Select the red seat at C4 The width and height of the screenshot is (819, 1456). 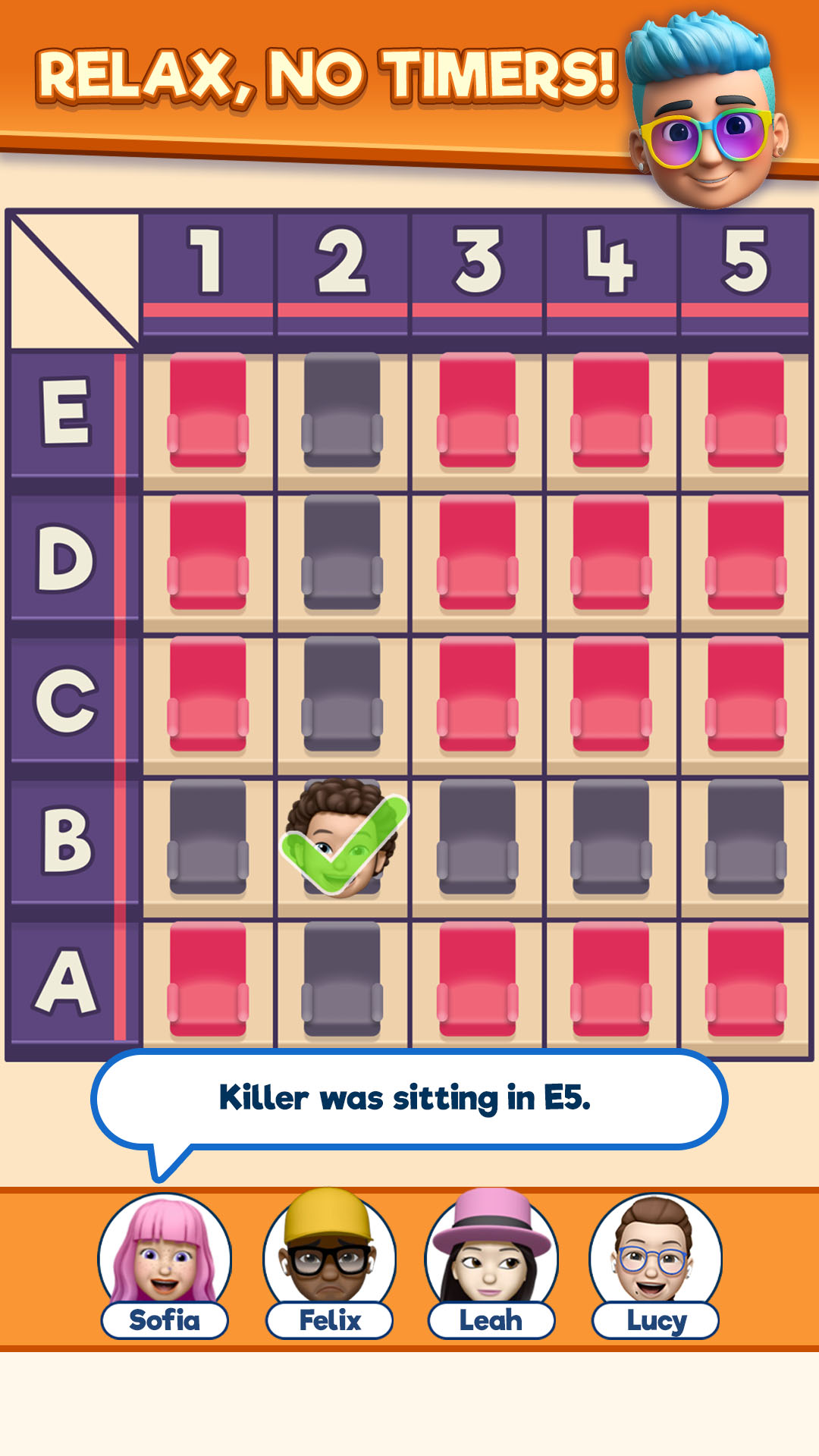coord(611,694)
